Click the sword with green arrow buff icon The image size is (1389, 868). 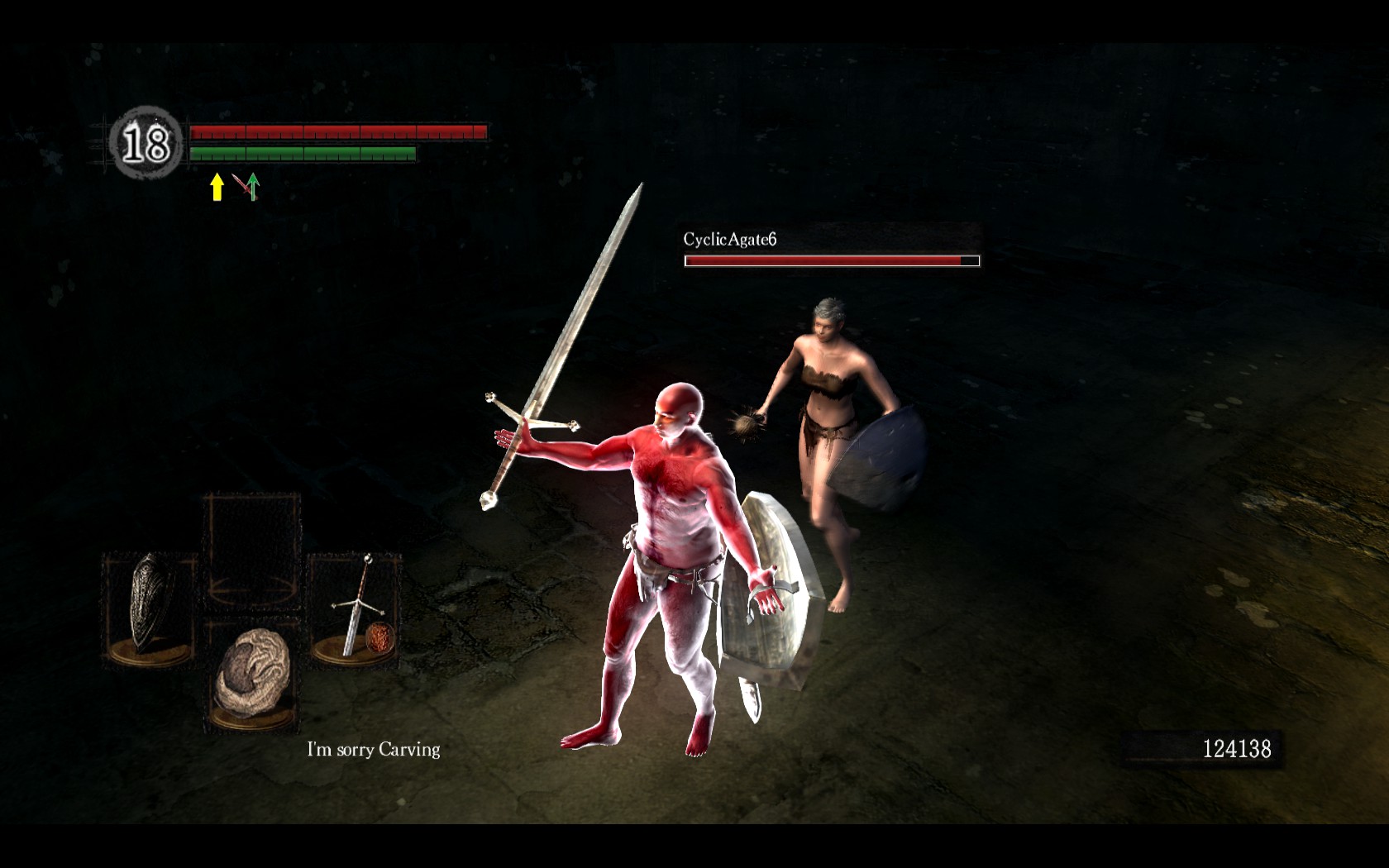246,187
